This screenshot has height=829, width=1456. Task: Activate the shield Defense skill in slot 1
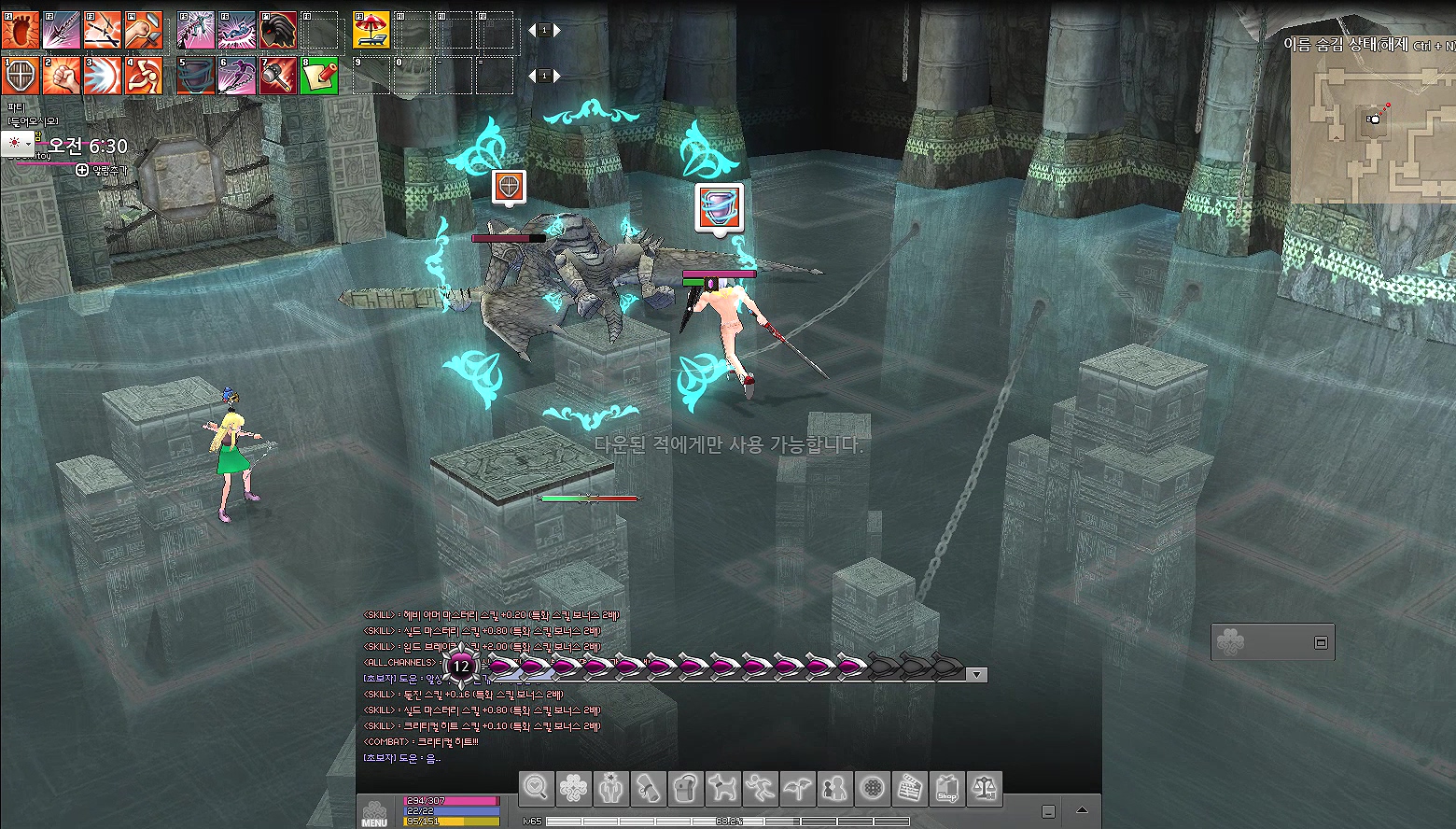click(x=21, y=76)
